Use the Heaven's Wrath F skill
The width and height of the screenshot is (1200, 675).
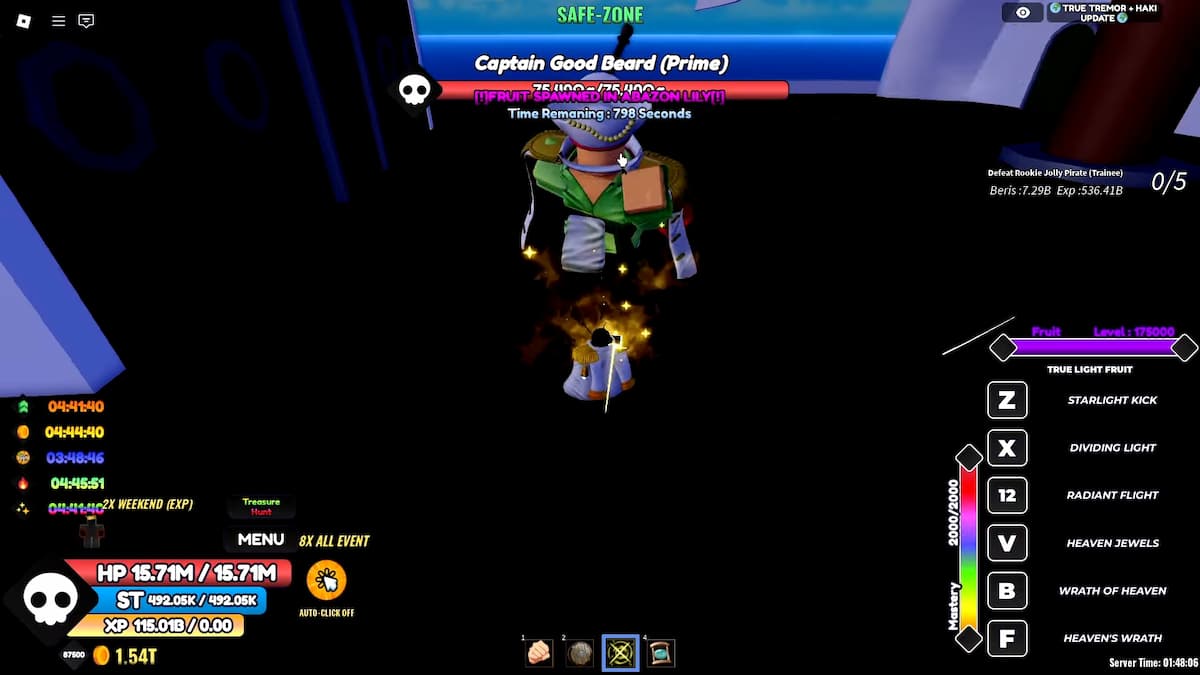(1007, 638)
